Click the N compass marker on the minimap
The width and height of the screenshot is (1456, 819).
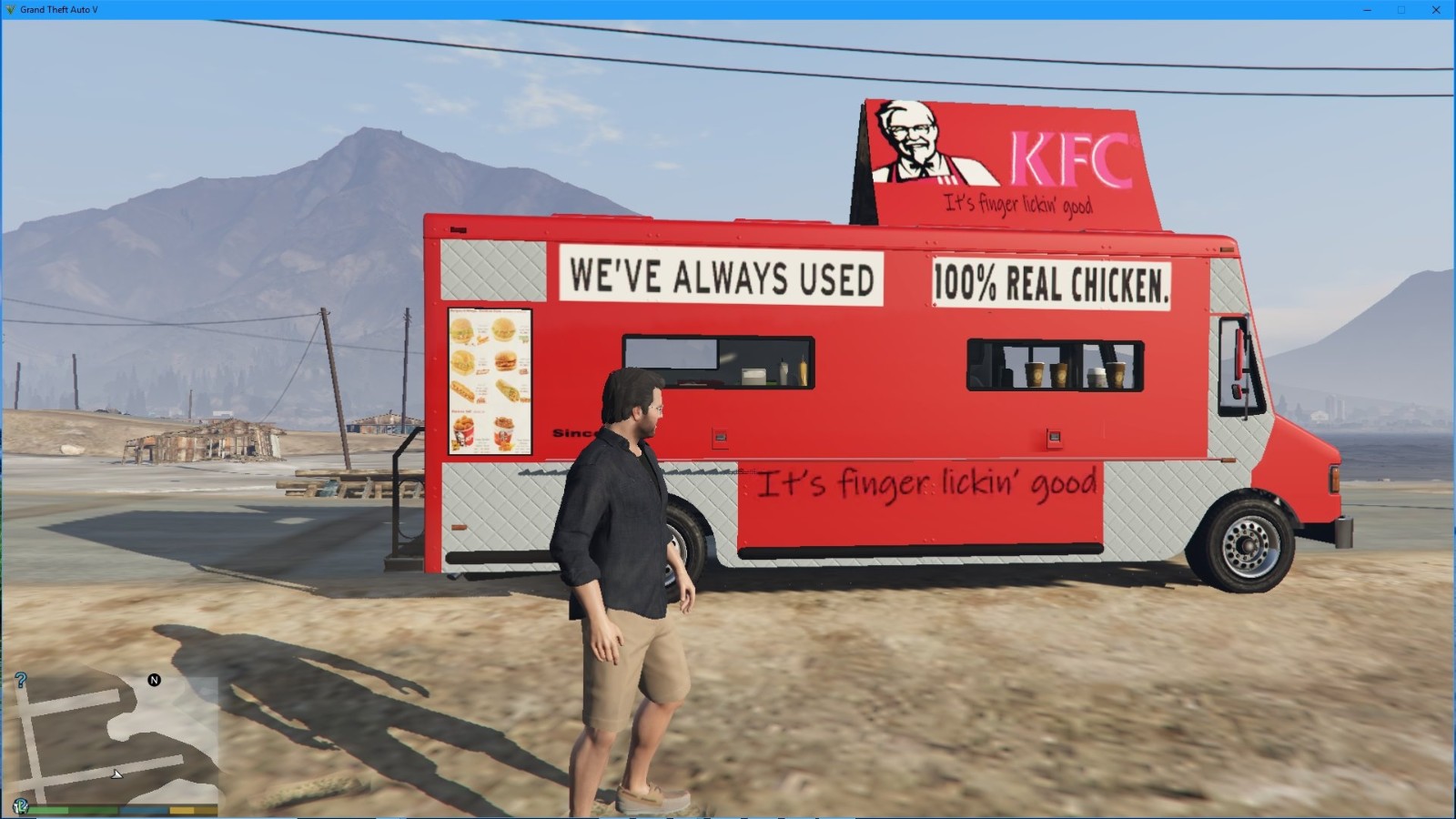pos(154,680)
